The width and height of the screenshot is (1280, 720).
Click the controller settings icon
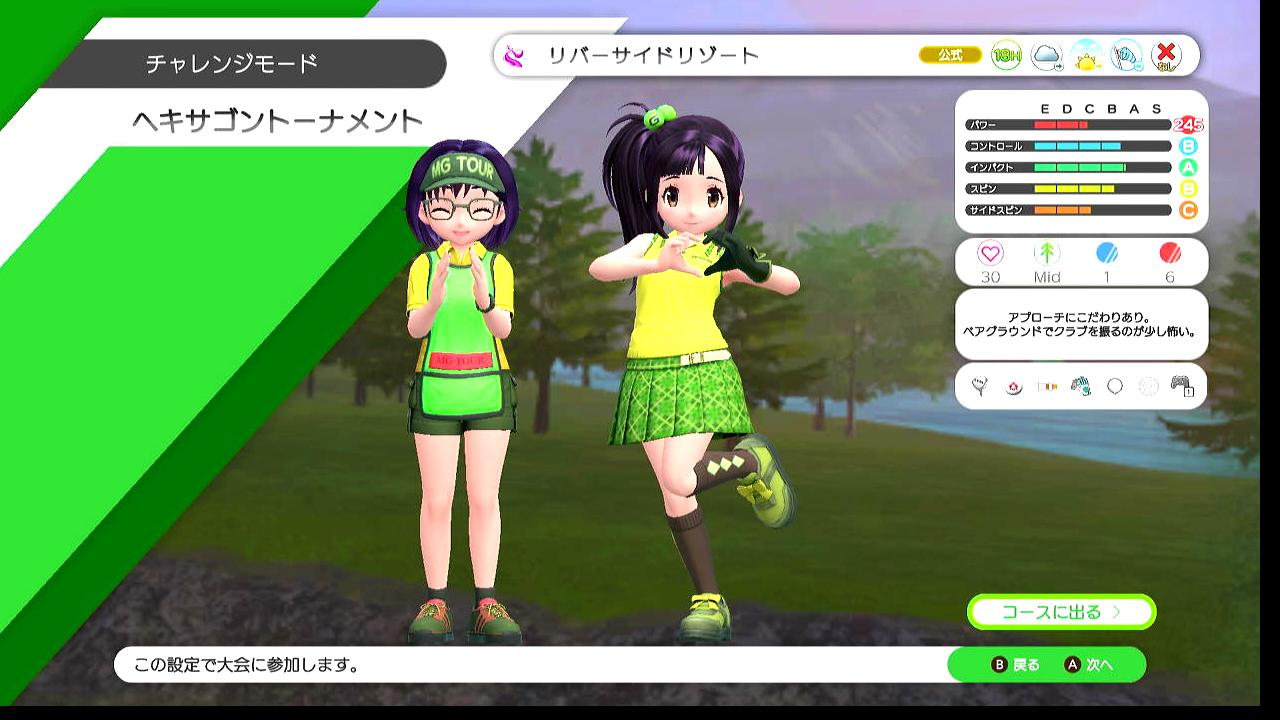[x=1183, y=386]
